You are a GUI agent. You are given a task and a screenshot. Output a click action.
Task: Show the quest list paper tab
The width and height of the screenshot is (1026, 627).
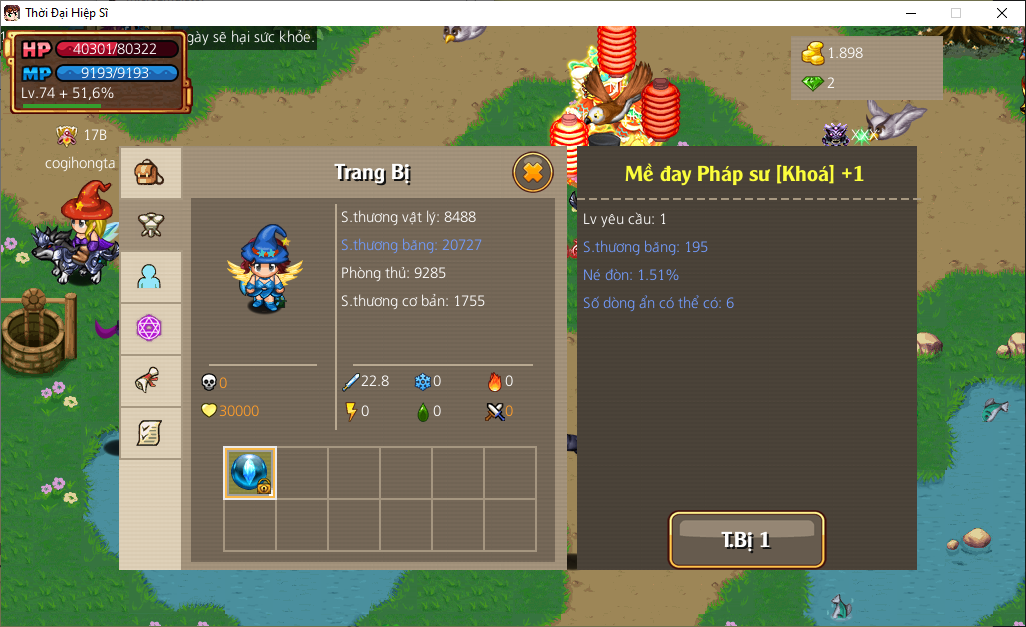coord(150,433)
